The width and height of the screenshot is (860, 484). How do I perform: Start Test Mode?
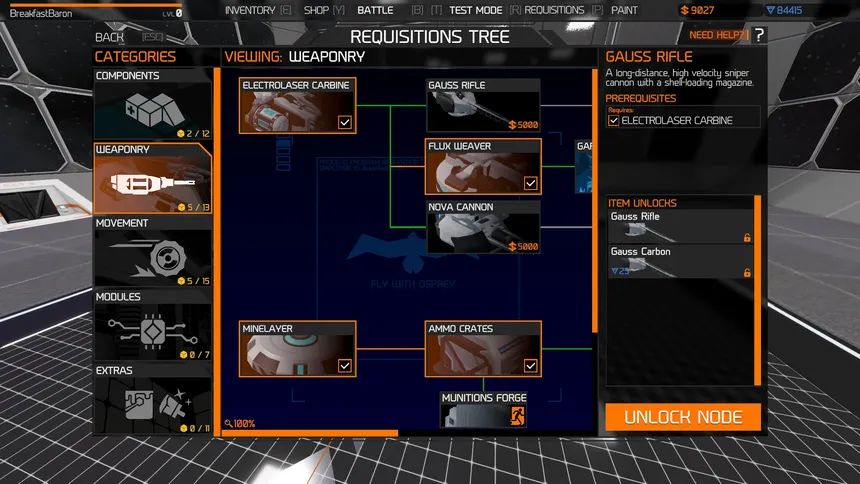(476, 10)
